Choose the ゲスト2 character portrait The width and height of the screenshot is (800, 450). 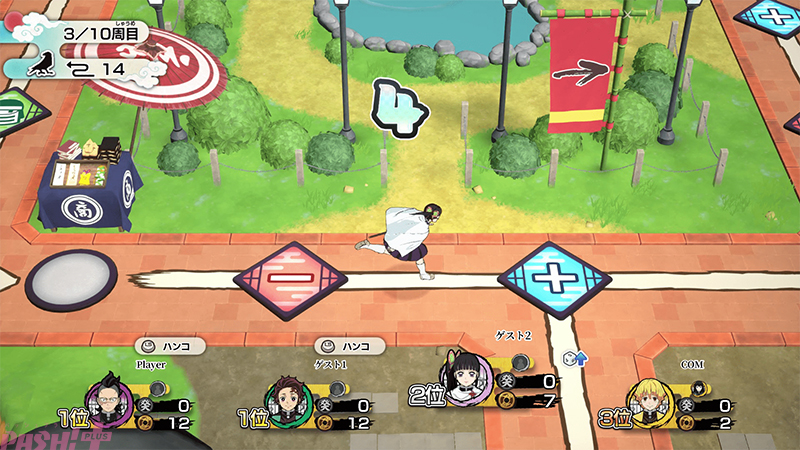[466, 377]
